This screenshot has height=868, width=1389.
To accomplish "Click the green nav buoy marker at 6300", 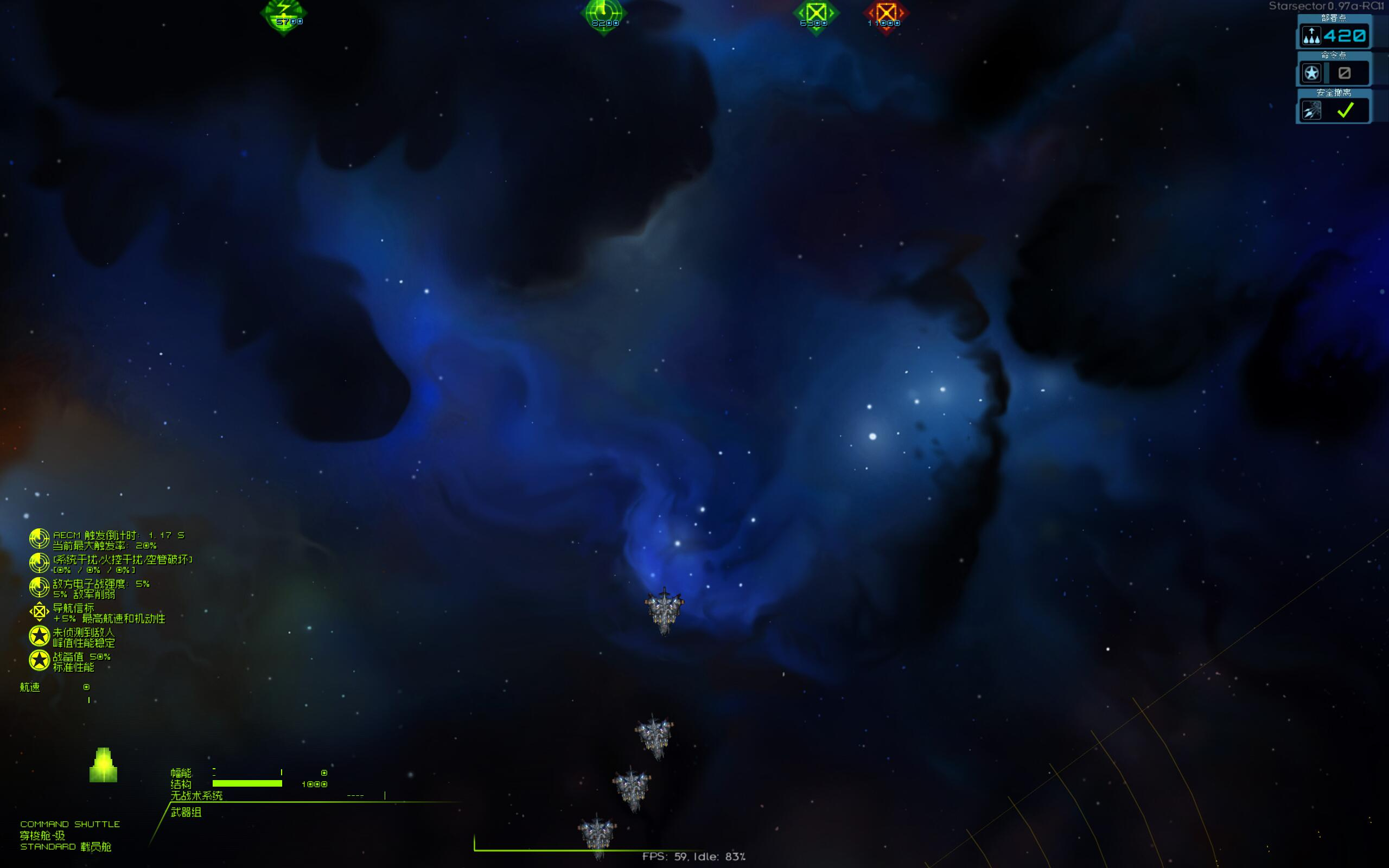I will click(815, 14).
